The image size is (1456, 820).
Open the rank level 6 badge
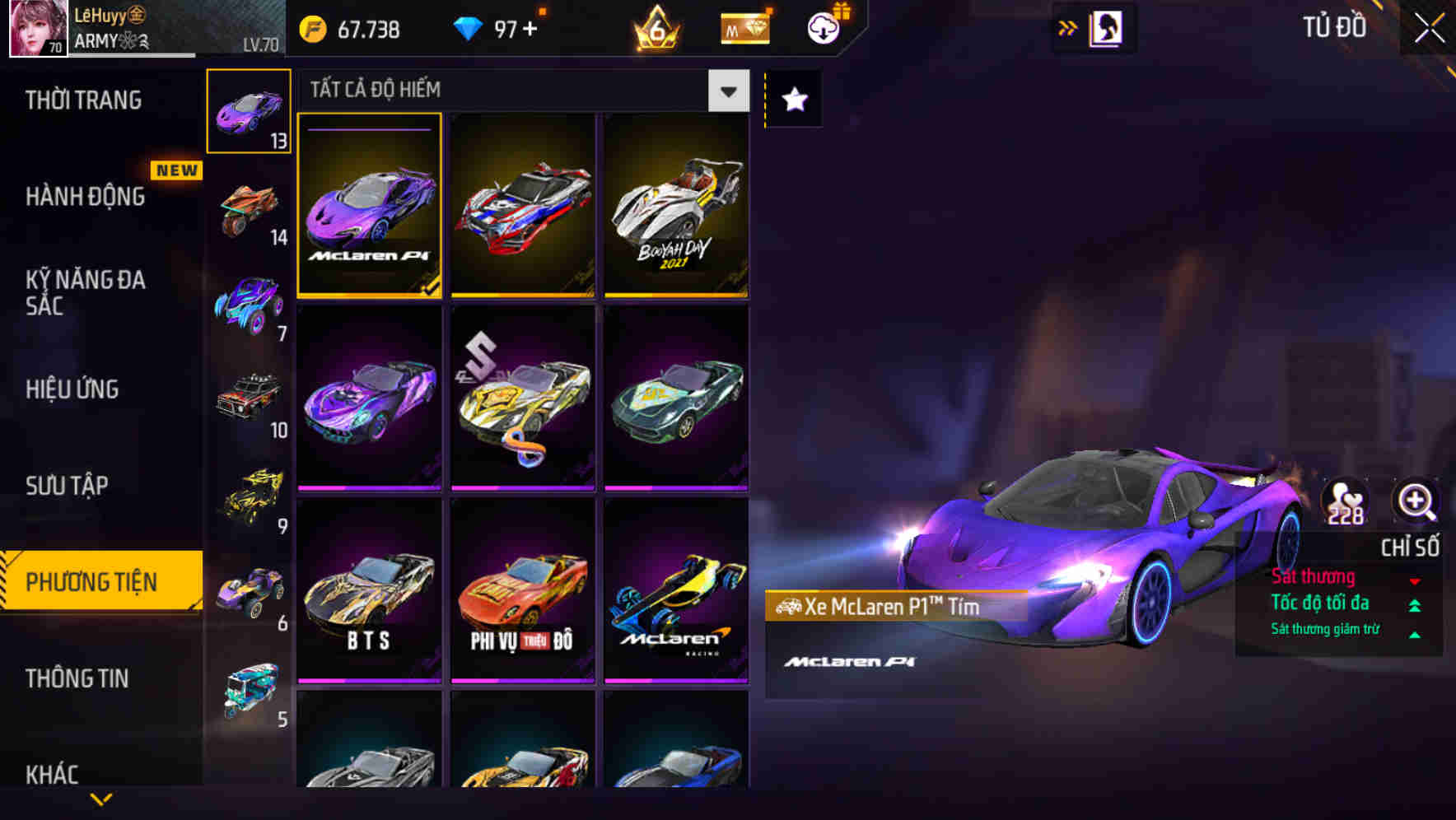pos(658,27)
